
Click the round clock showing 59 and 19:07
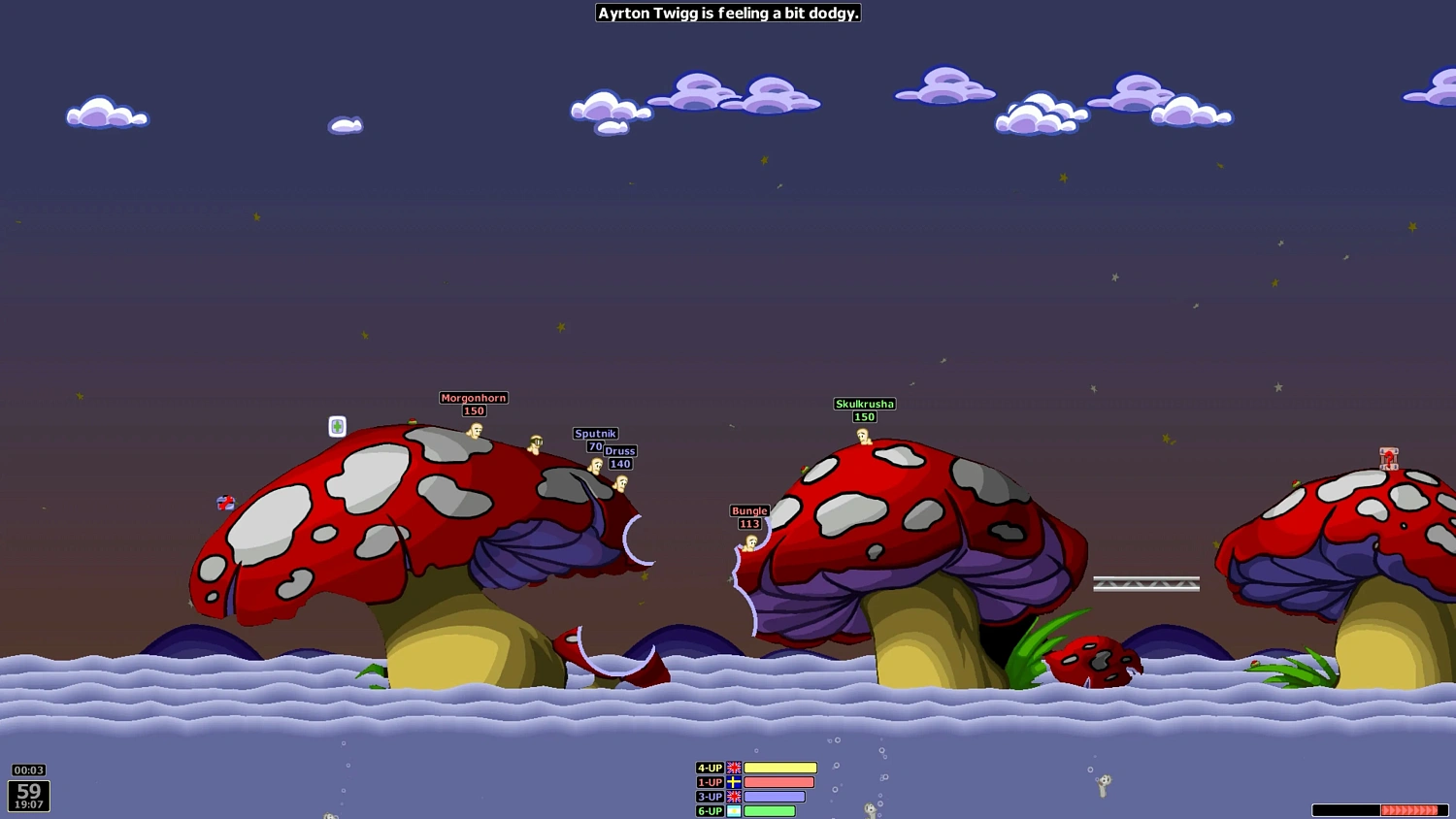coord(28,796)
